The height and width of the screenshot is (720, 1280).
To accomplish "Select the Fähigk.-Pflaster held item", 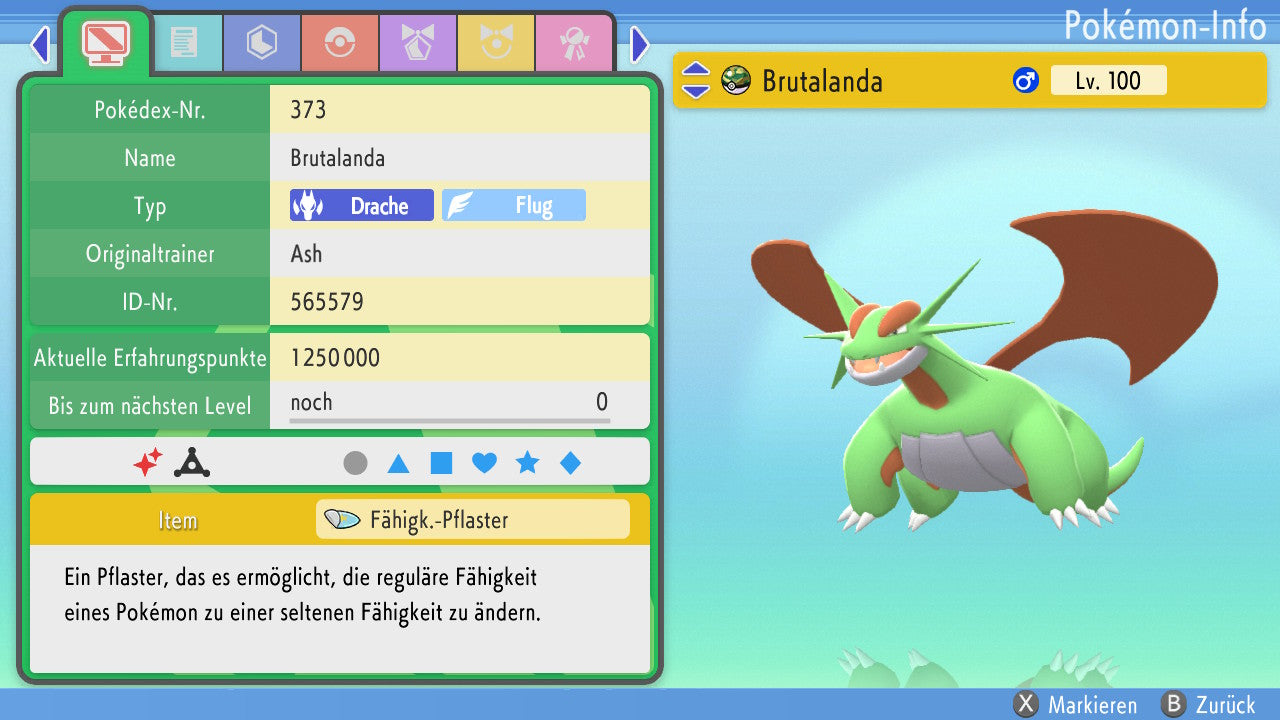I will (x=472, y=520).
